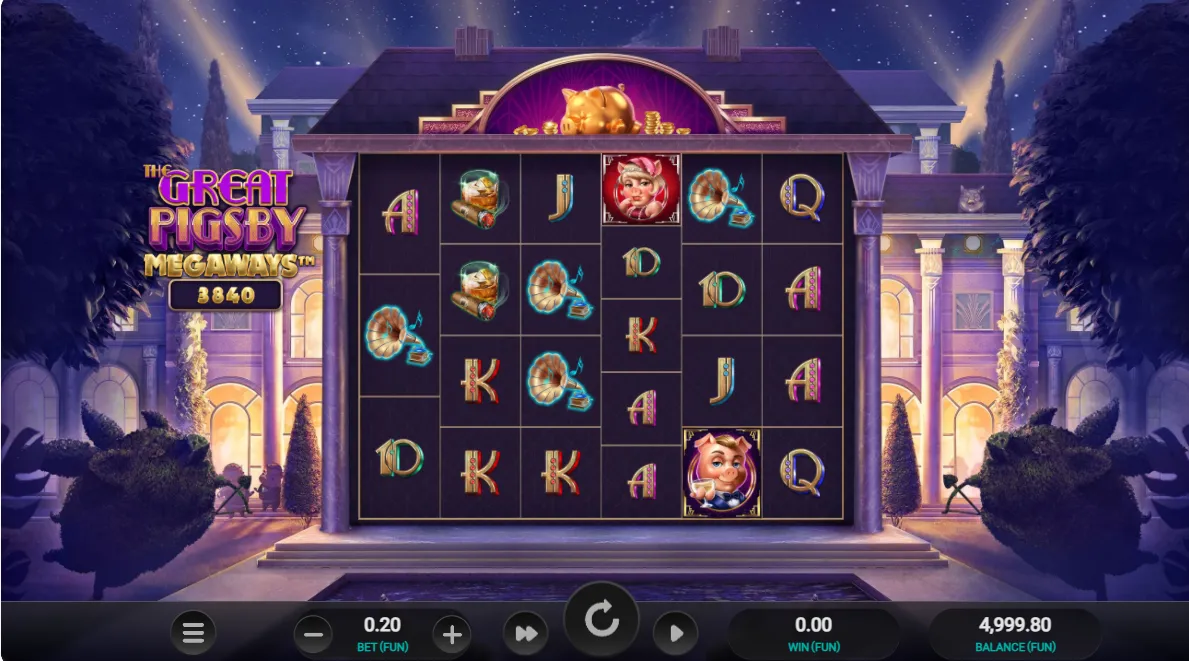This screenshot has height=661, width=1189.
Task: Toggle the fast-forward turbo spin button
Action: pyautogui.click(x=526, y=633)
